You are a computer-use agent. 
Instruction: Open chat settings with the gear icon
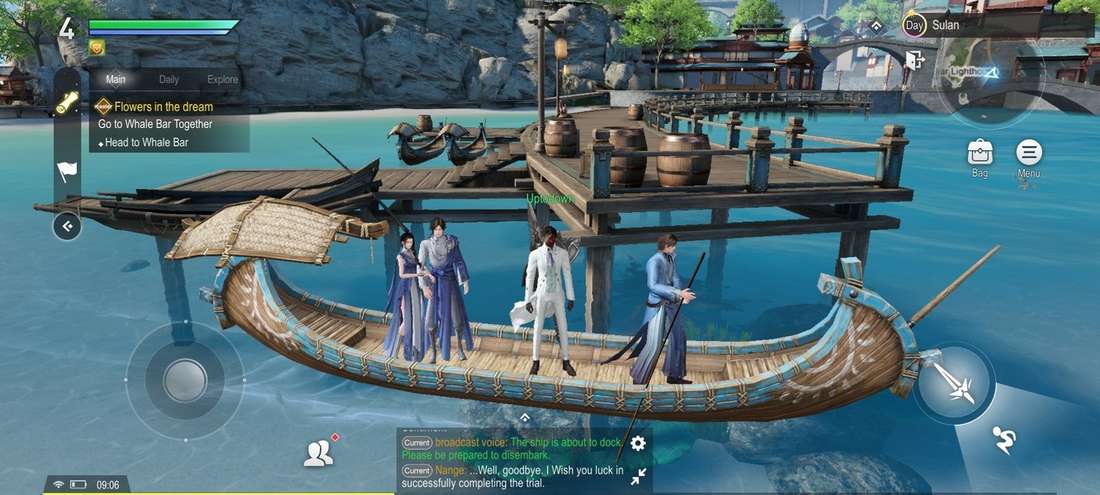tap(638, 443)
